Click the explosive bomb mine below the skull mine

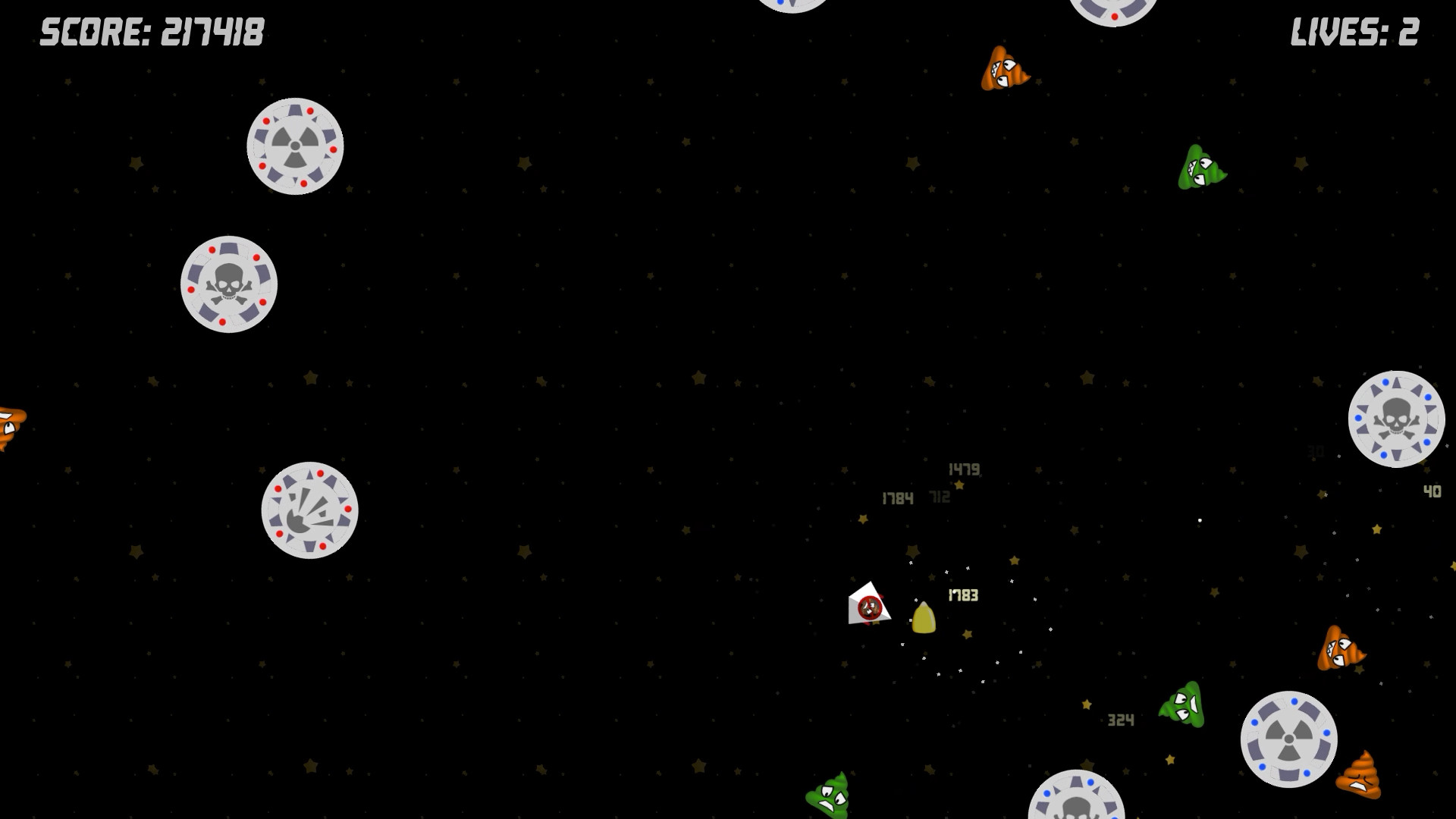[311, 510]
